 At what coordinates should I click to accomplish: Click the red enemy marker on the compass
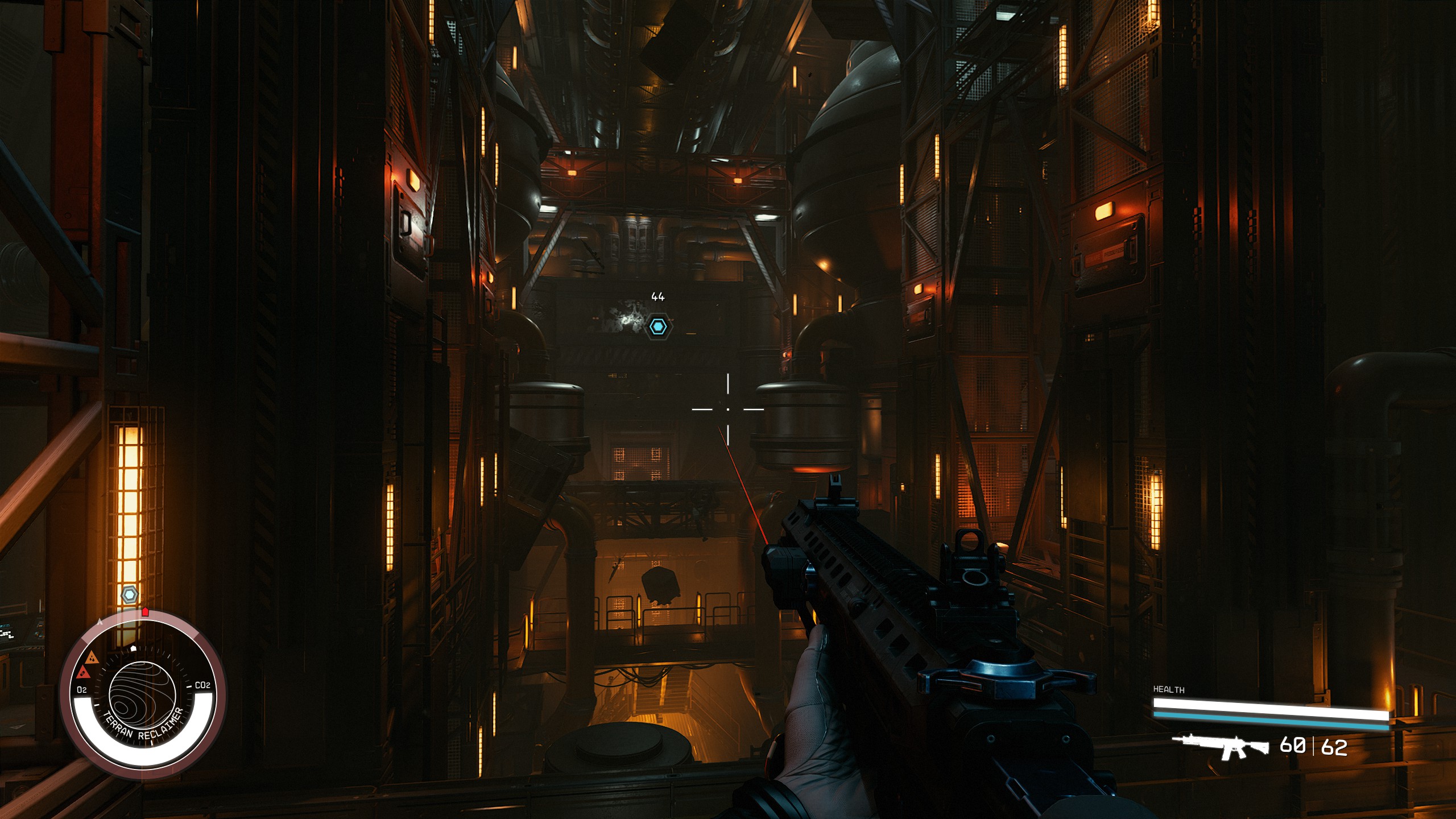145,611
